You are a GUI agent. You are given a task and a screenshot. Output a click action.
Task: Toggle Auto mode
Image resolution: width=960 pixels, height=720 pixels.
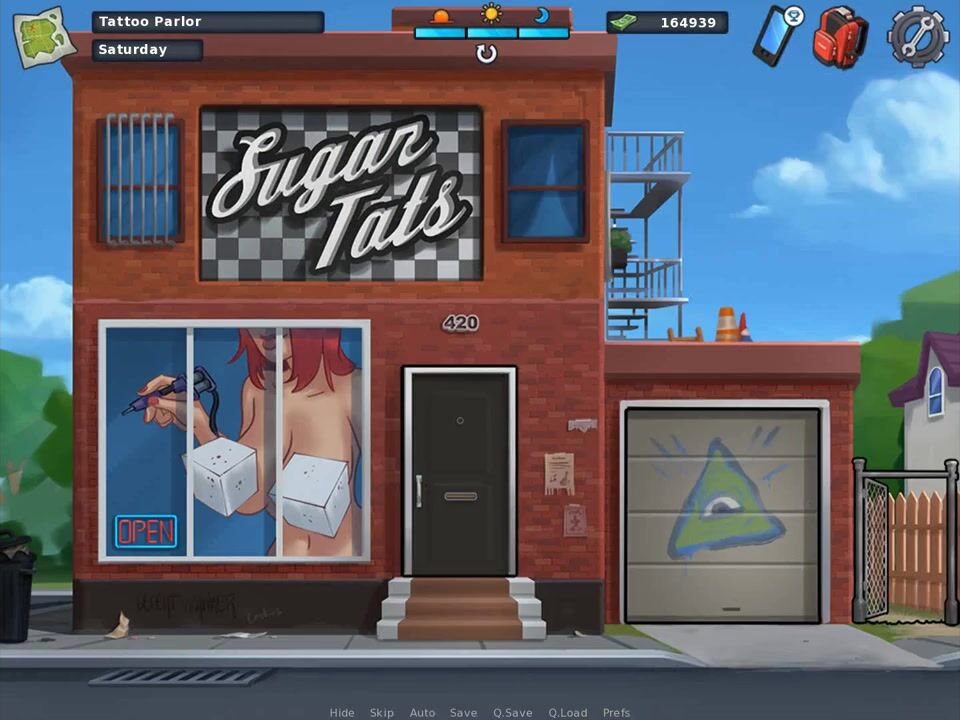tap(422, 713)
